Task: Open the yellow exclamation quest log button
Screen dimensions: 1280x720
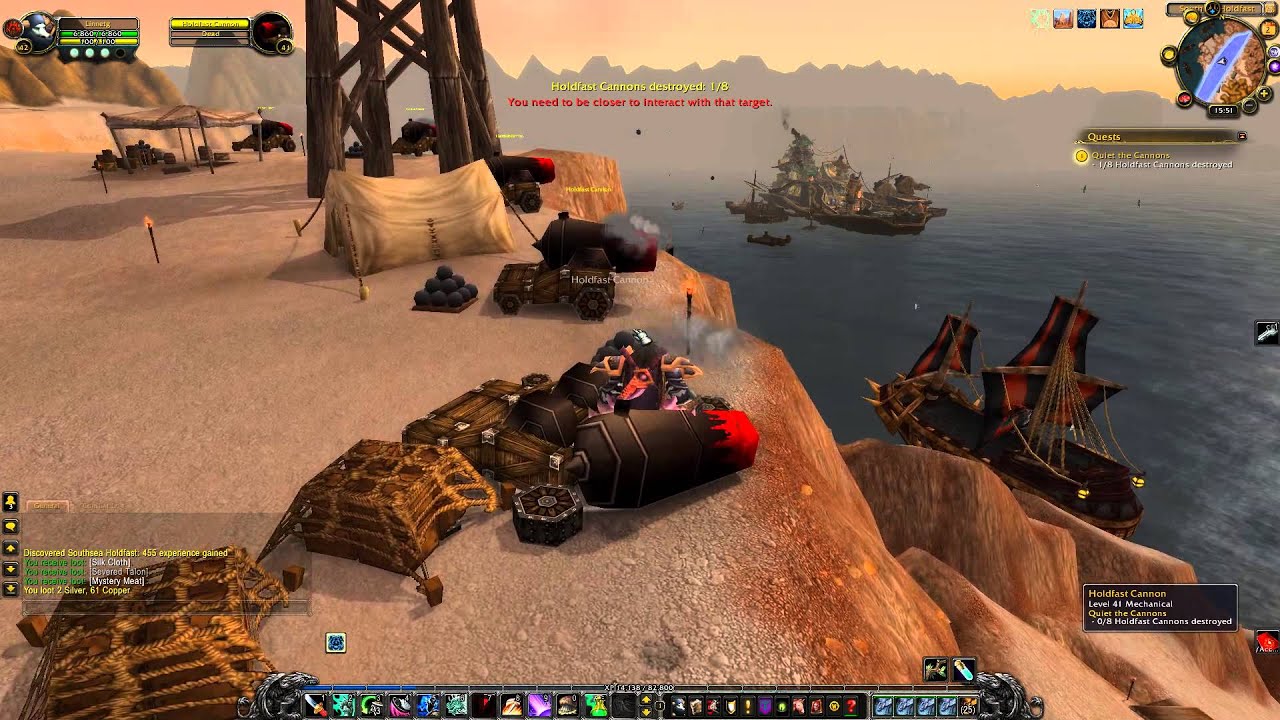Action: [x=746, y=706]
